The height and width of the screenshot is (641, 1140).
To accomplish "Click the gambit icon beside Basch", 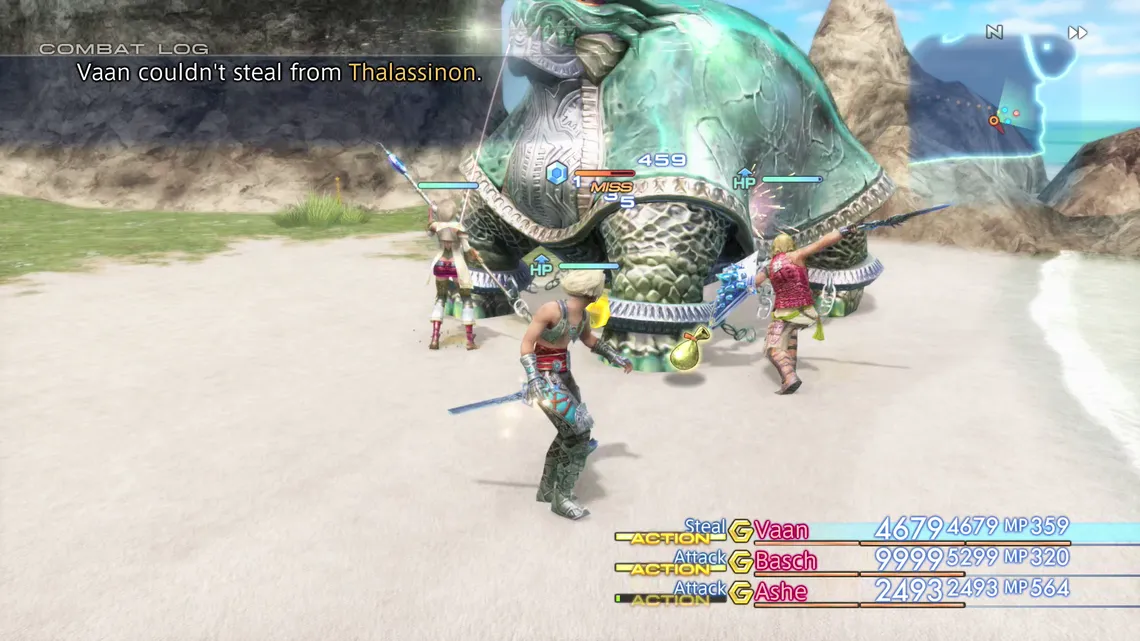I will [x=740, y=562].
